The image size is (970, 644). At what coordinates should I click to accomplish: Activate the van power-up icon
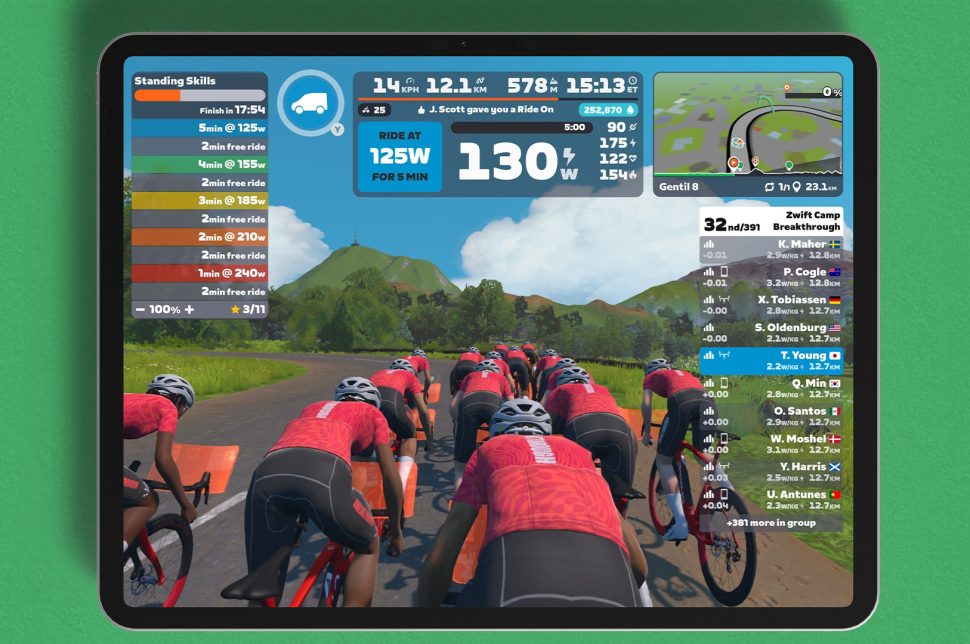pyautogui.click(x=310, y=103)
